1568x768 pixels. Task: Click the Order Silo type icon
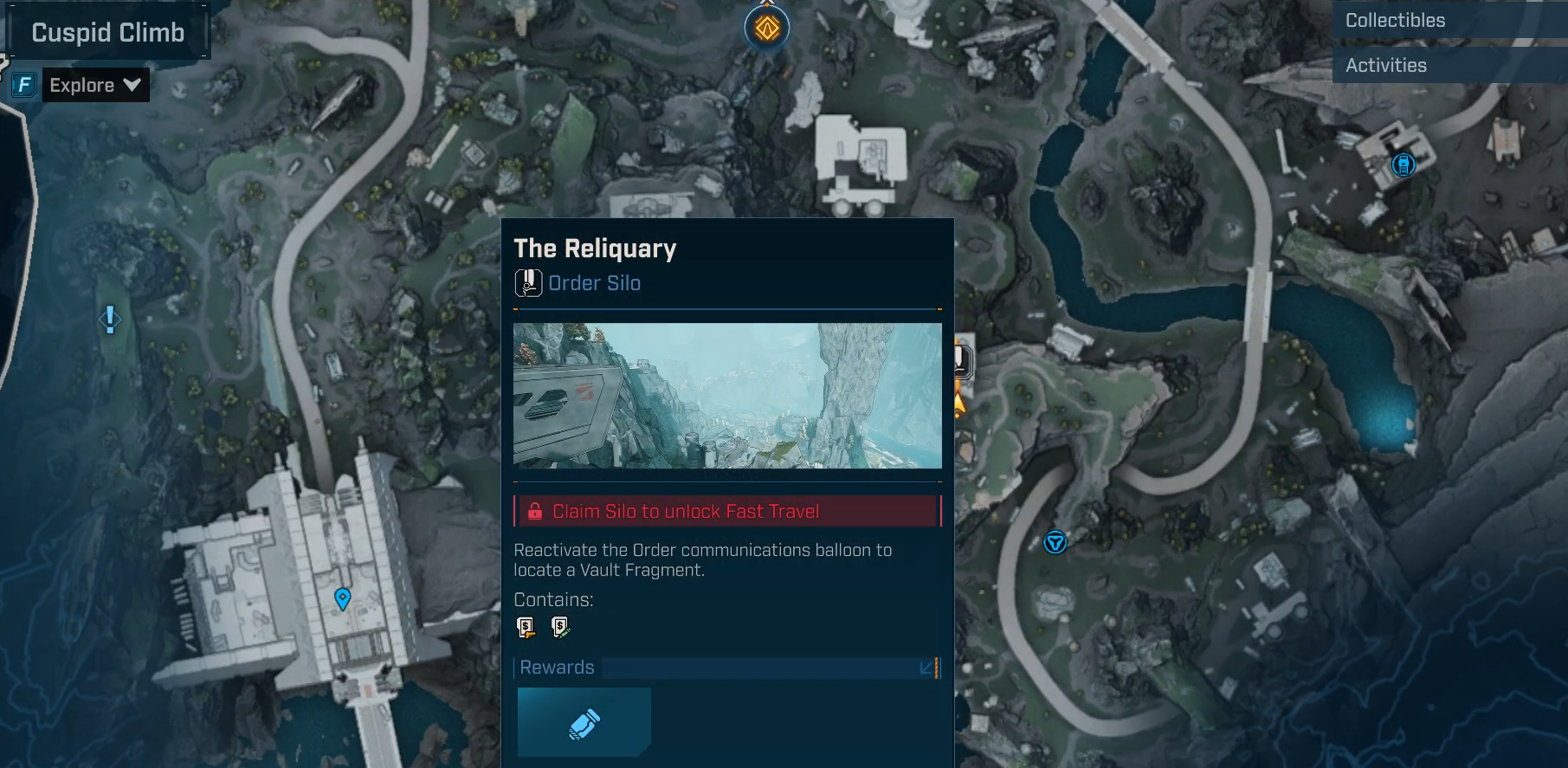528,283
